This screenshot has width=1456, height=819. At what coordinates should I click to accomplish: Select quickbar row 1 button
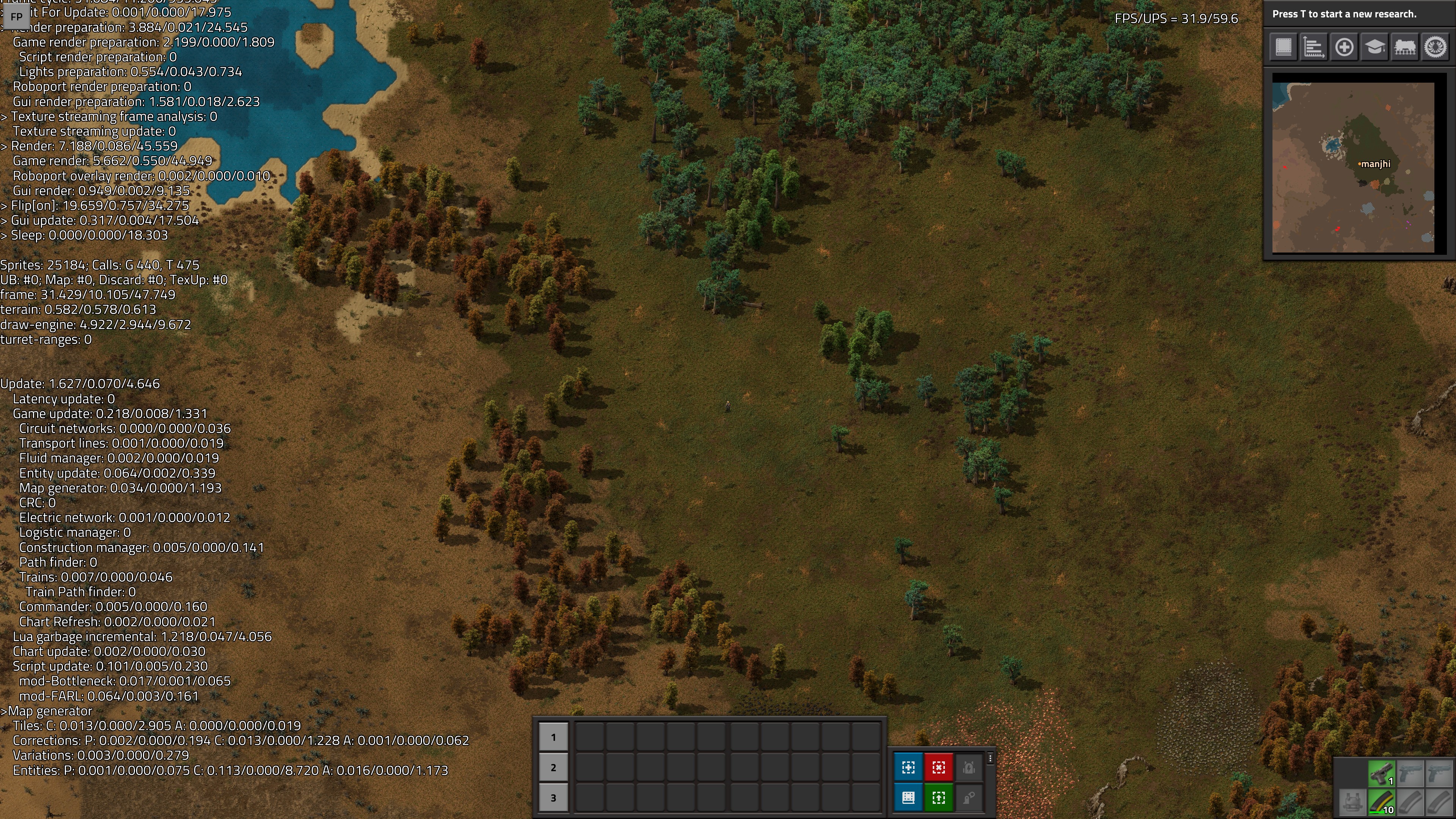click(553, 737)
